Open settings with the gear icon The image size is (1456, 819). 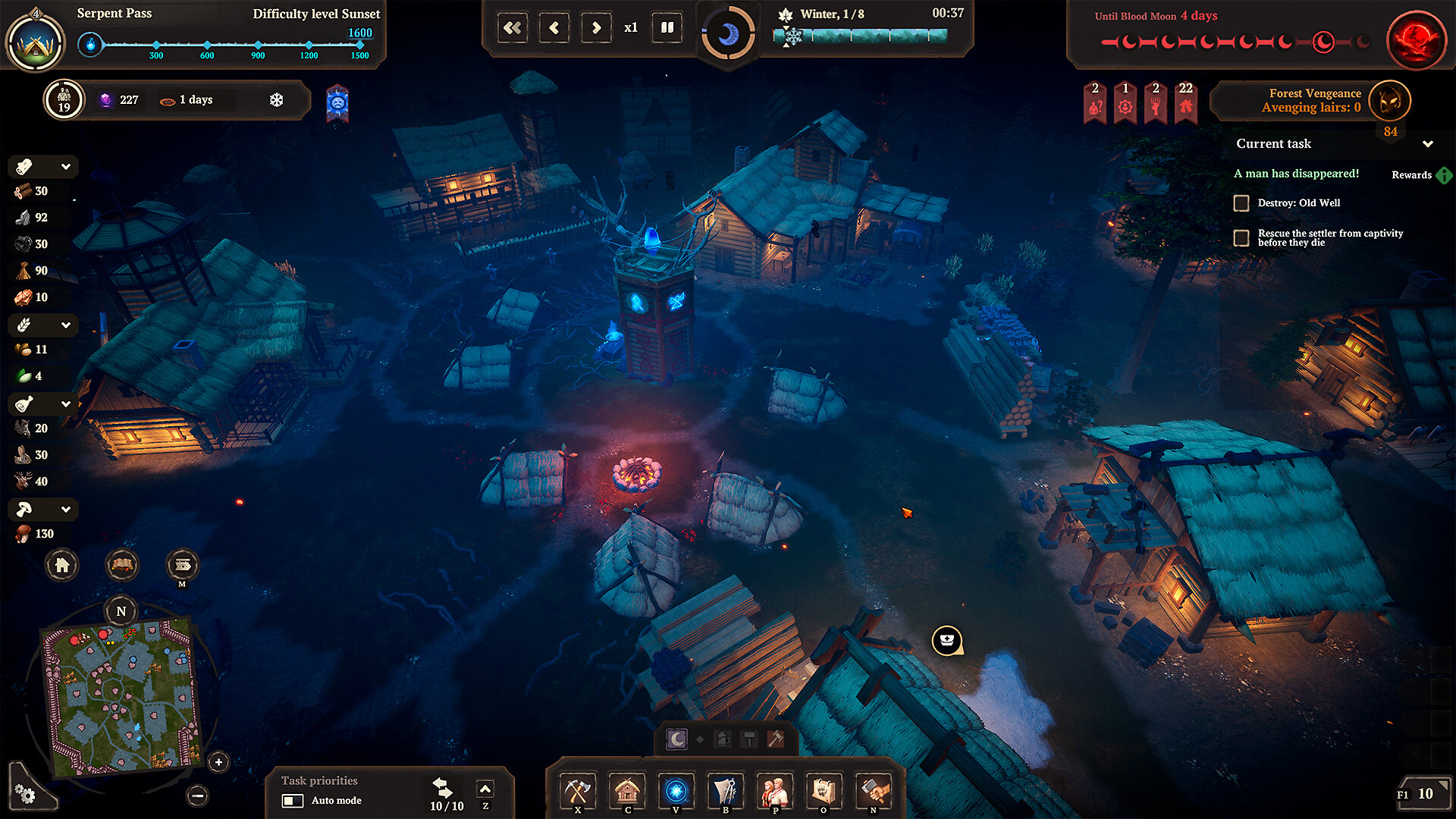[25, 794]
